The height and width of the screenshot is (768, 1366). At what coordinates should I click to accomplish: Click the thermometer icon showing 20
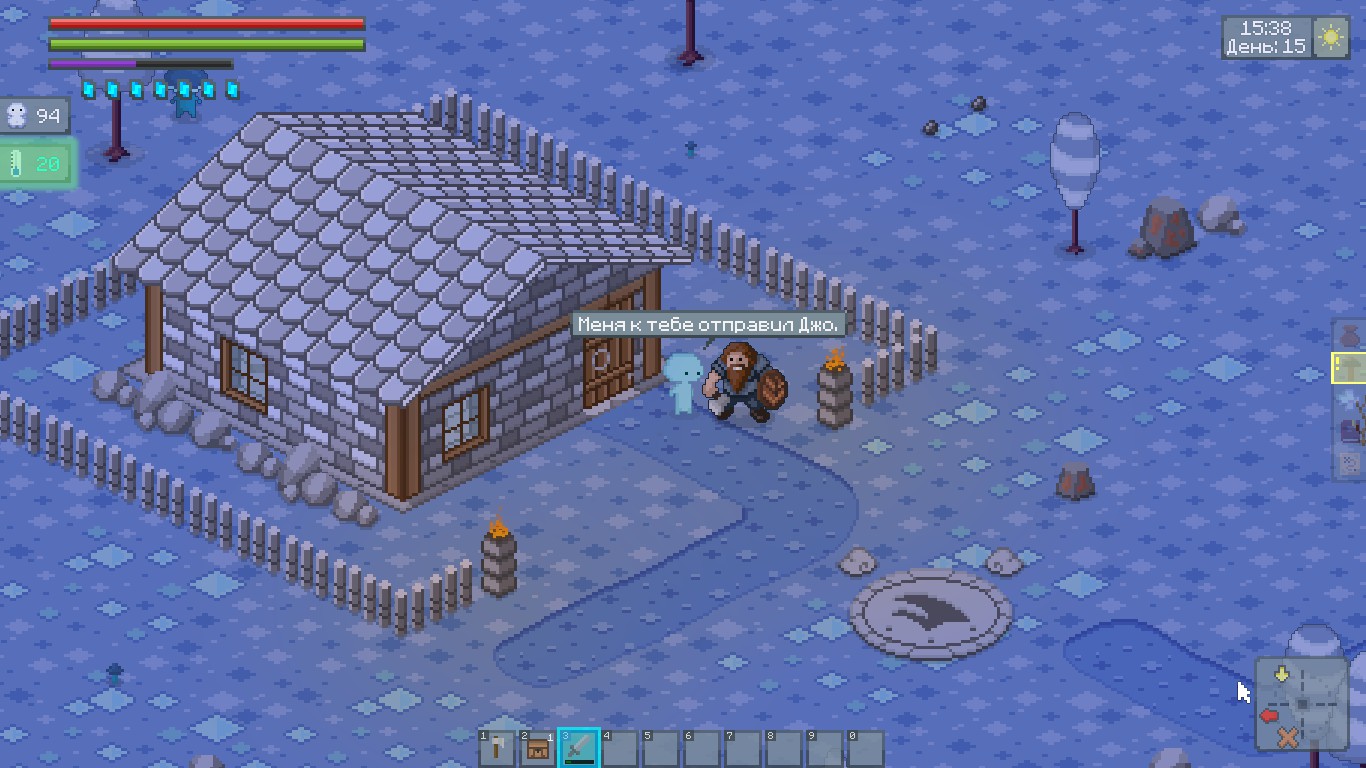point(33,163)
